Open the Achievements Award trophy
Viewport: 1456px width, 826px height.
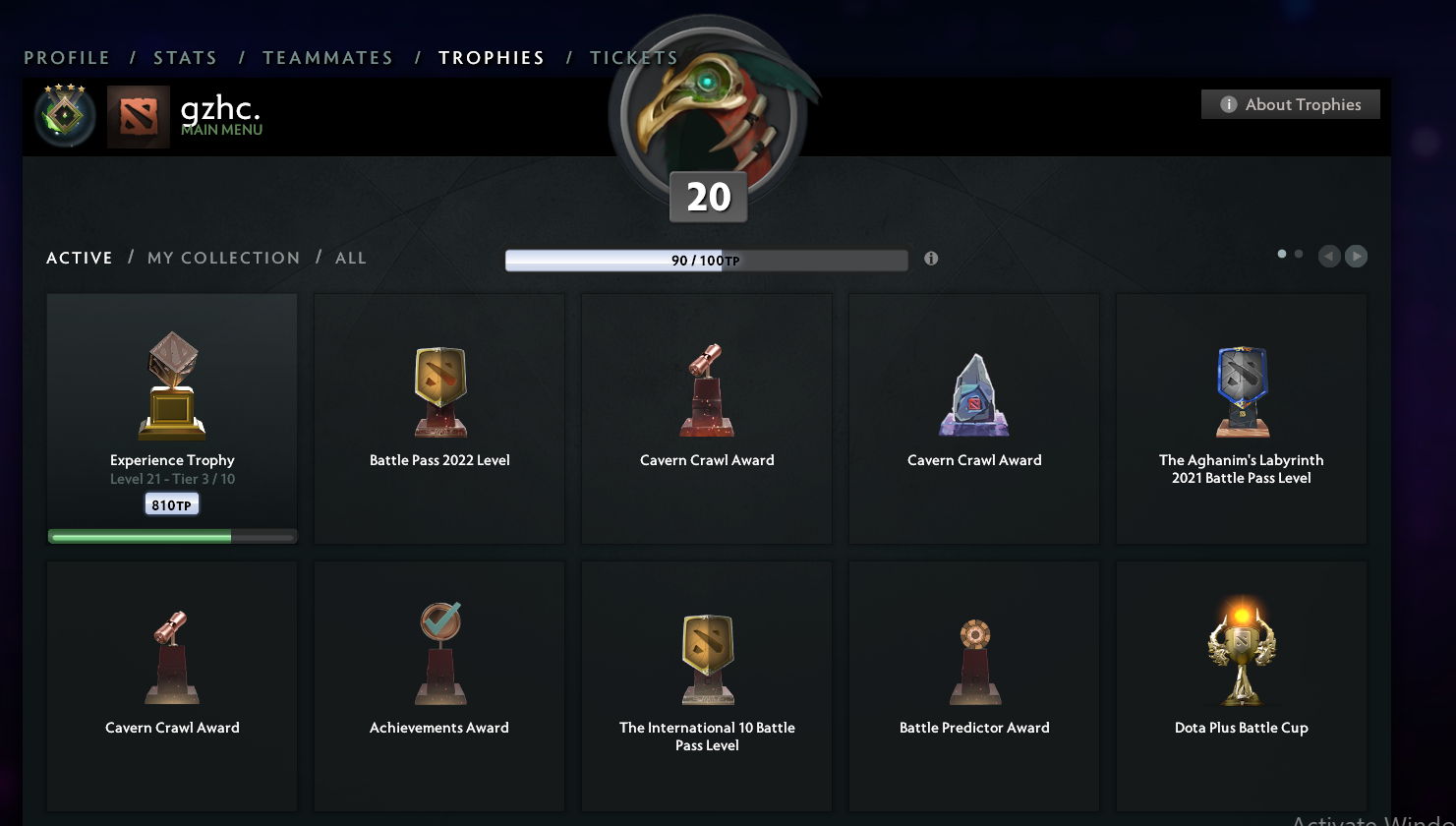[x=438, y=678]
